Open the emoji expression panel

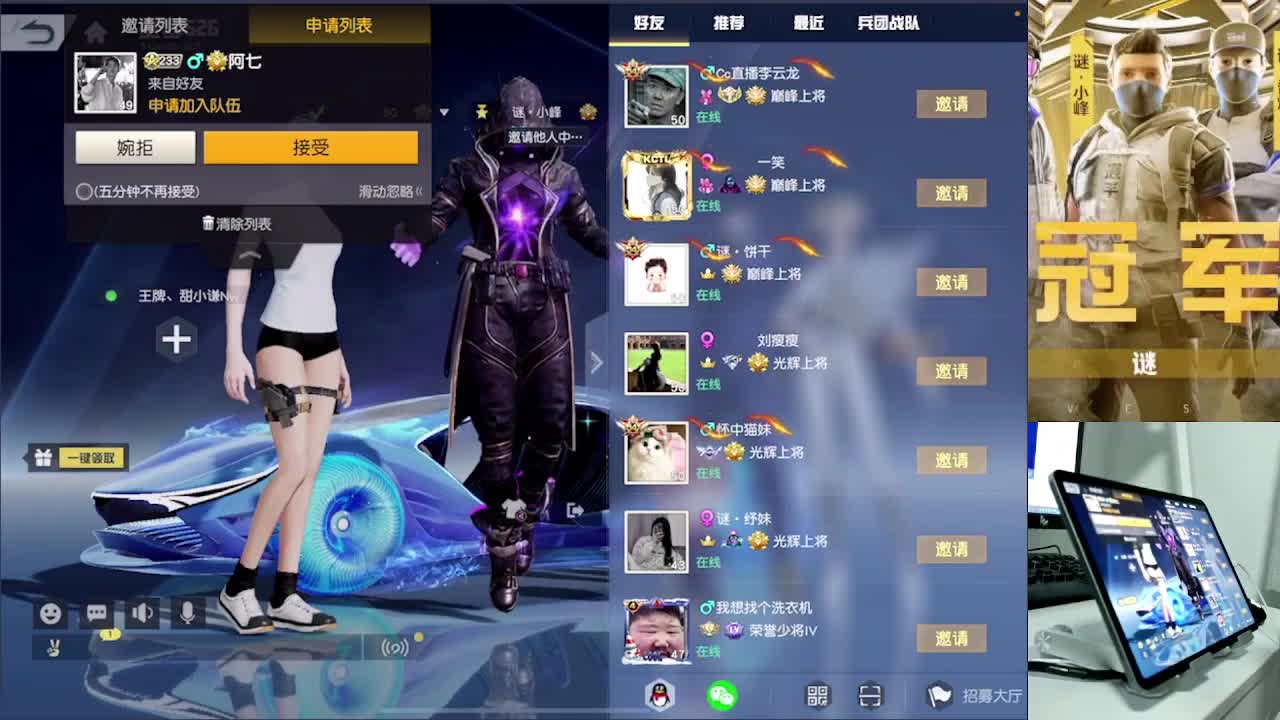point(49,613)
